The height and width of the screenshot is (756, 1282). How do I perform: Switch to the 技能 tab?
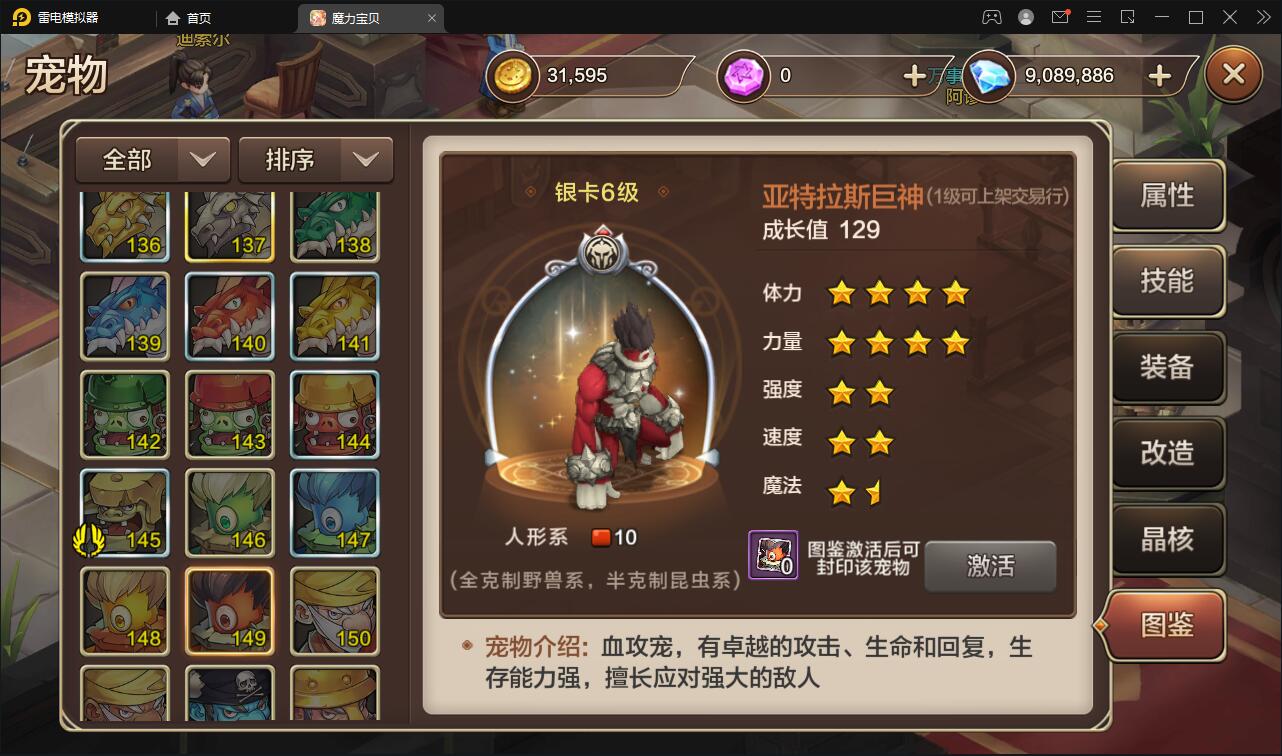point(1167,281)
